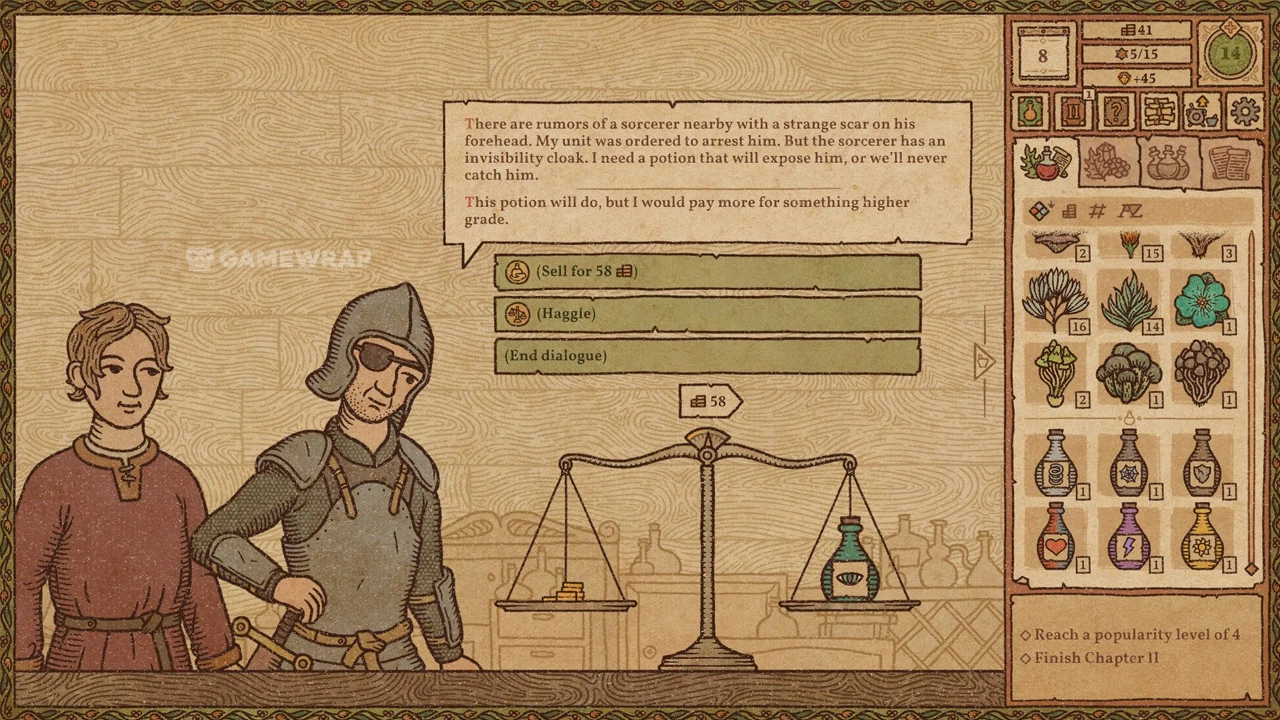1280x720 pixels.
Task: Open the cauldron upgrade talents icon
Action: tap(1202, 111)
